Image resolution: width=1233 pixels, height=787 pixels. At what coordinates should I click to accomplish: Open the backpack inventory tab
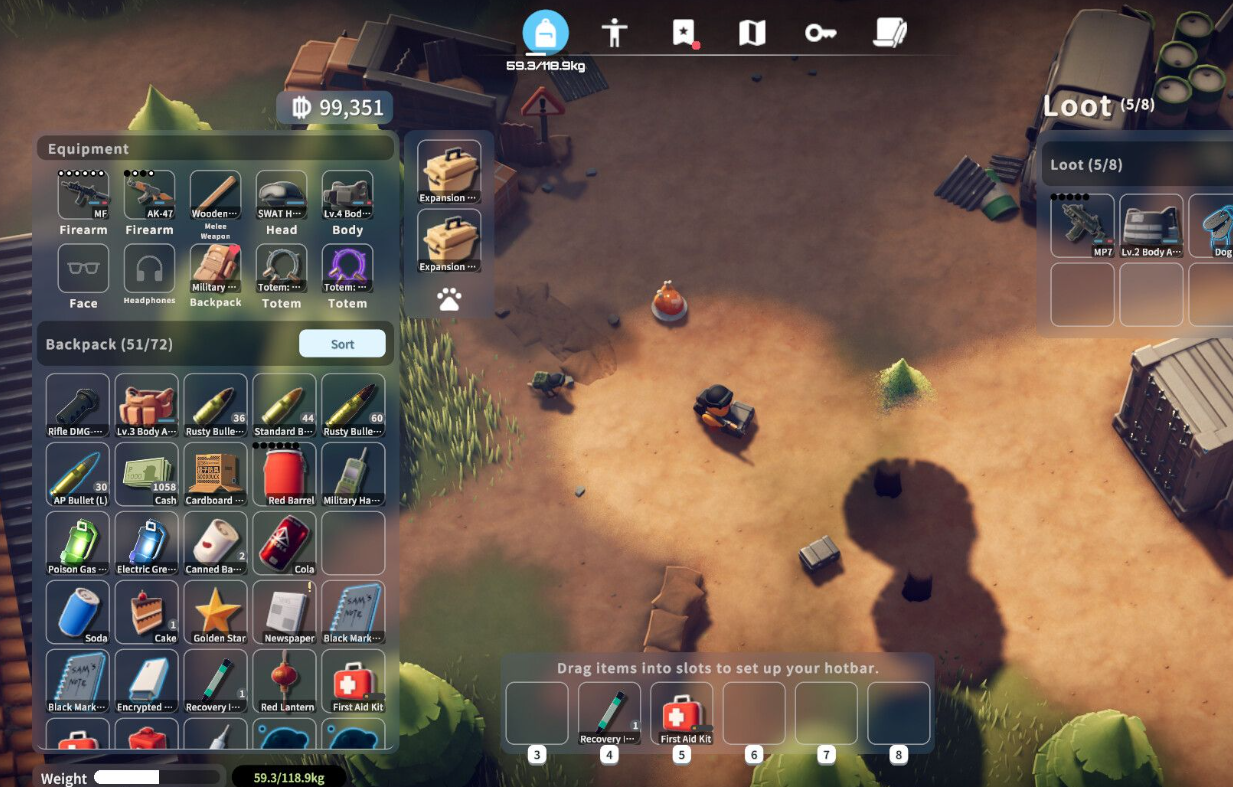coord(545,33)
